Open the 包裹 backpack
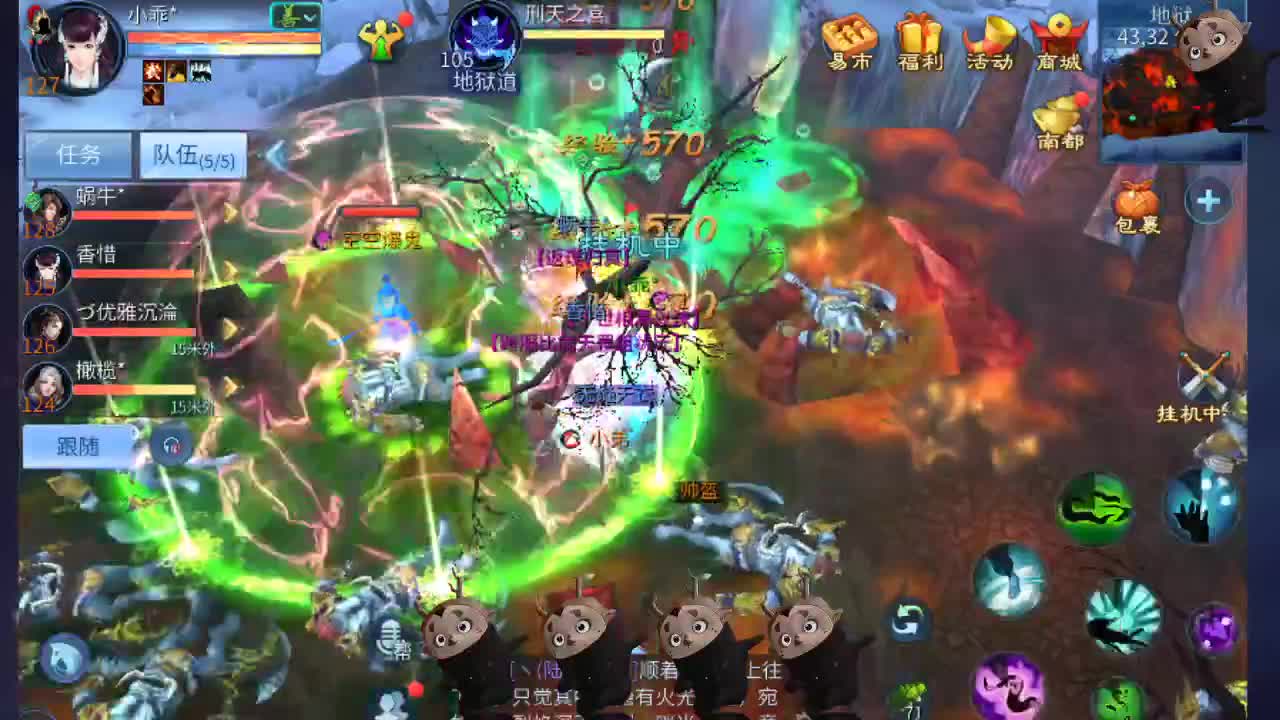This screenshot has height=720, width=1280. click(1138, 200)
